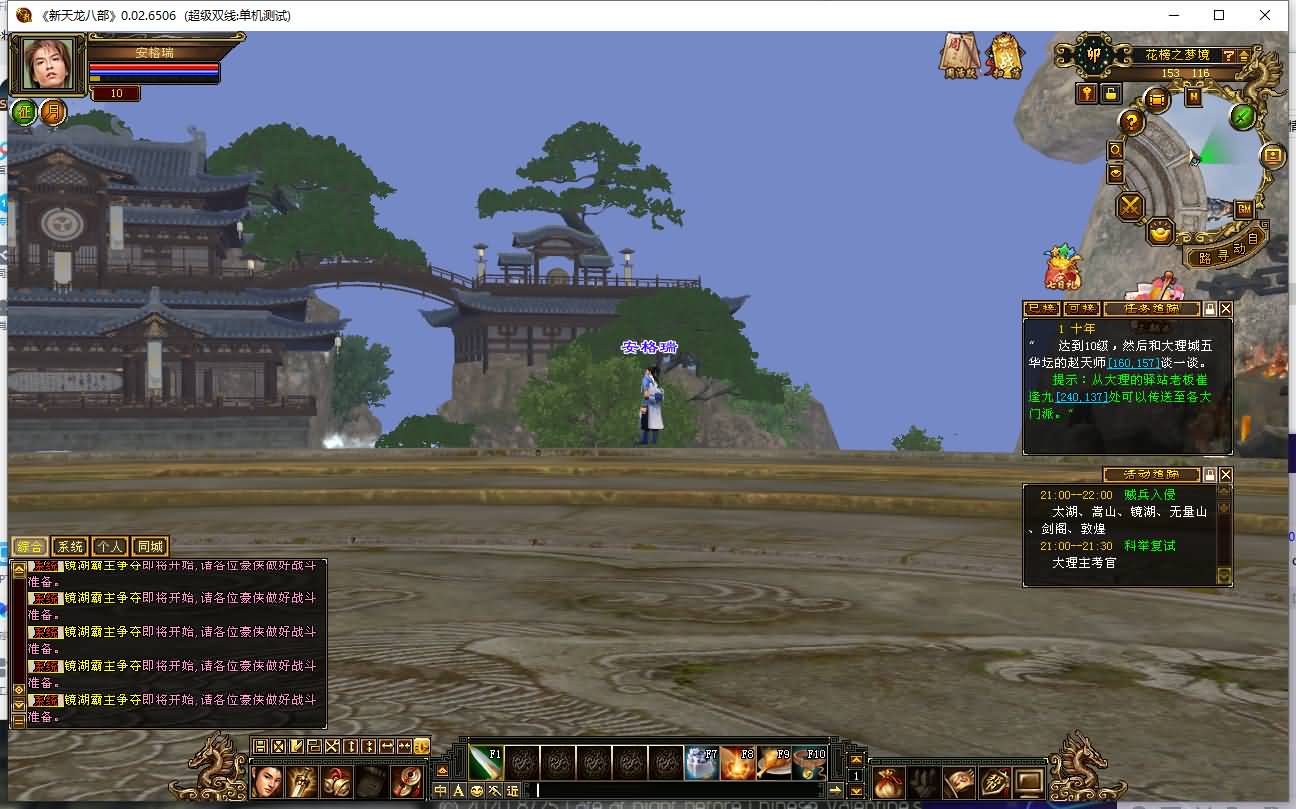Open the money pouch bag icon
This screenshot has height=809, width=1296.
[889, 782]
